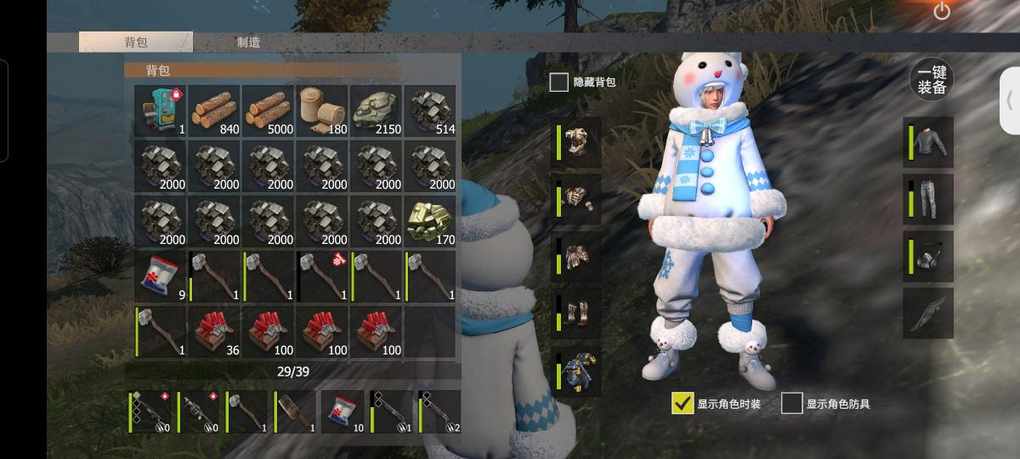Choose the dynamite crate stack of 36
The width and height of the screenshot is (1020, 459).
(214, 330)
